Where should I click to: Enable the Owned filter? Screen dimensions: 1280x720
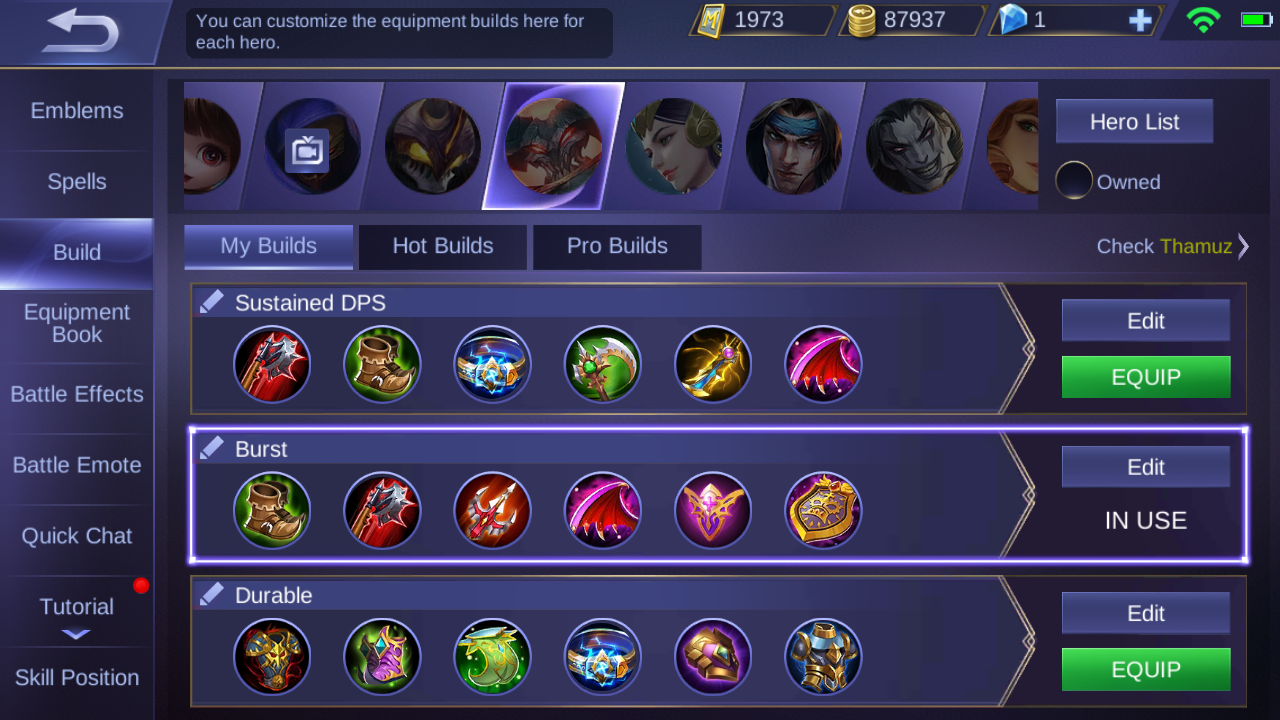(1075, 181)
